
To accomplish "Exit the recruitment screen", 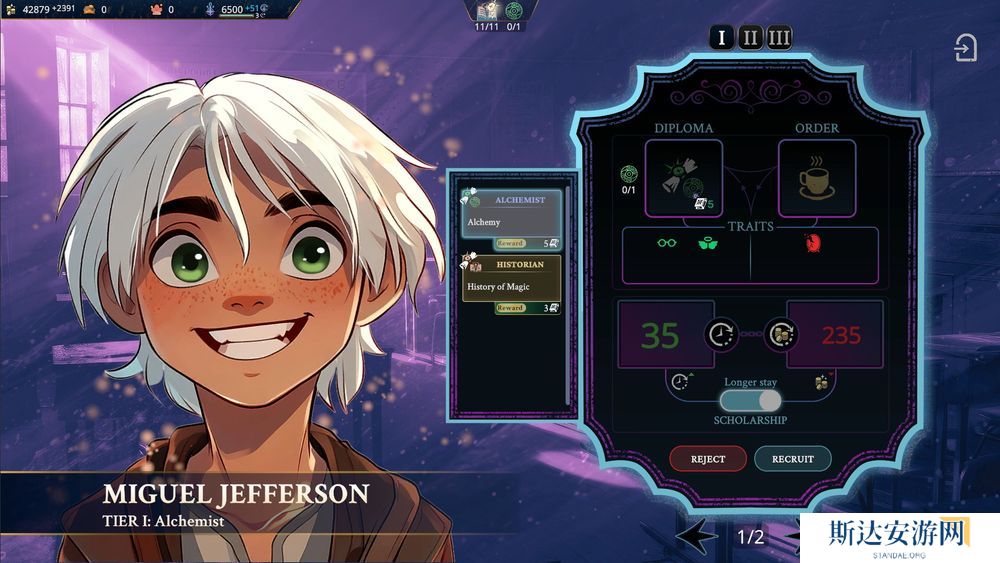I will [965, 48].
